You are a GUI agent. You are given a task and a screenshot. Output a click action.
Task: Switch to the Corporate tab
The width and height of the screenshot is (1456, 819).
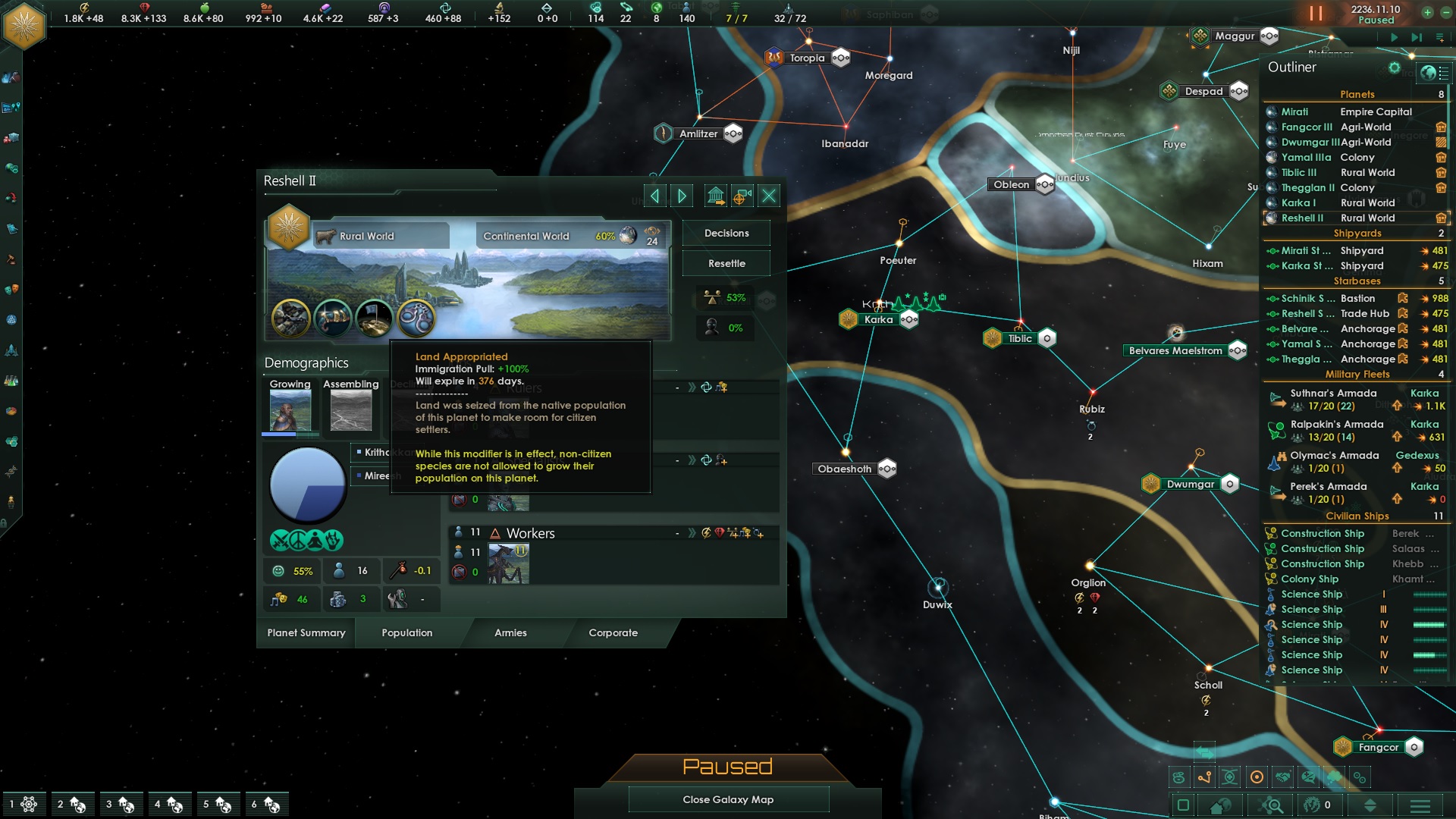click(613, 633)
